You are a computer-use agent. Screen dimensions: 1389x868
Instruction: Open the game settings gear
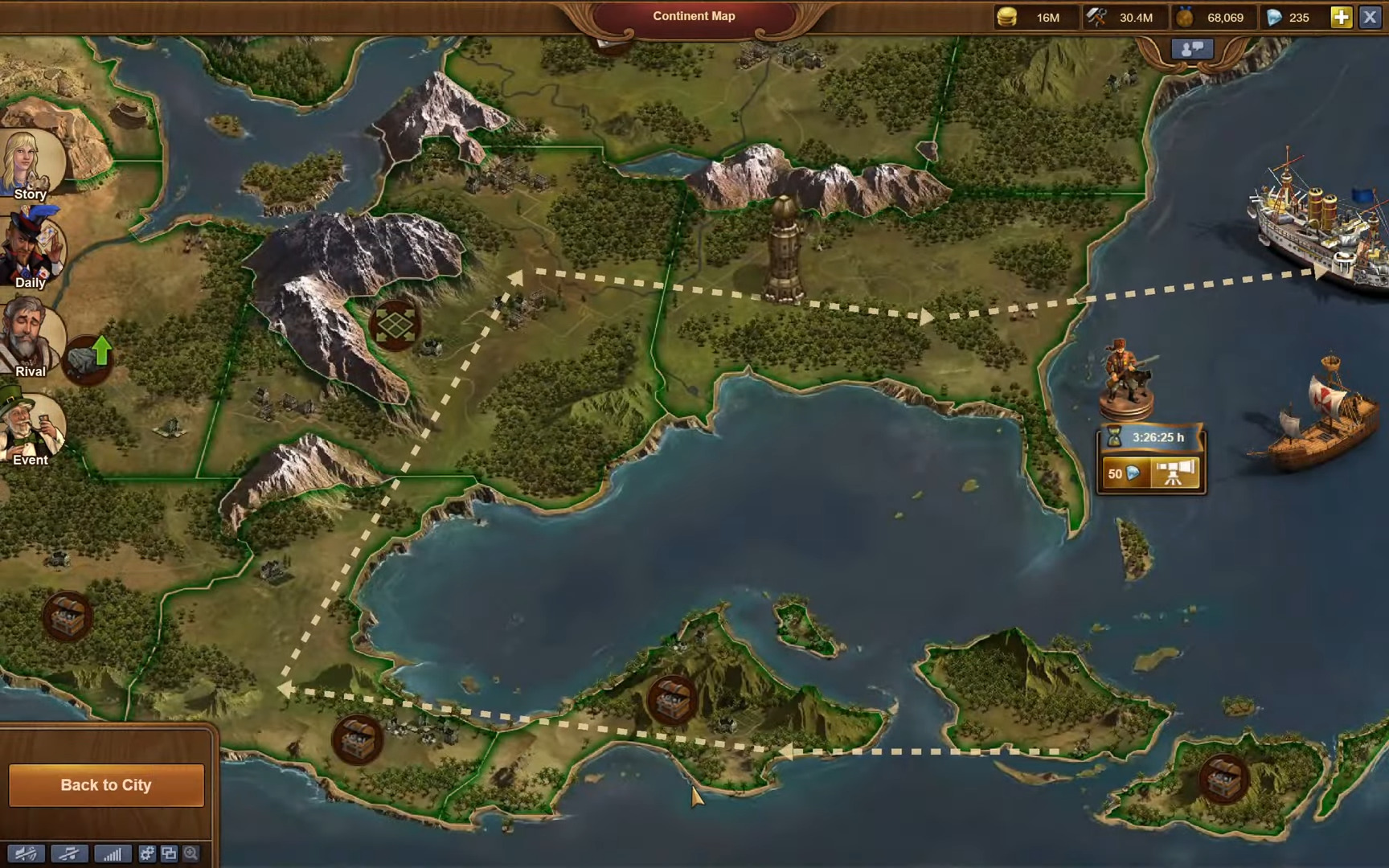[x=147, y=854]
